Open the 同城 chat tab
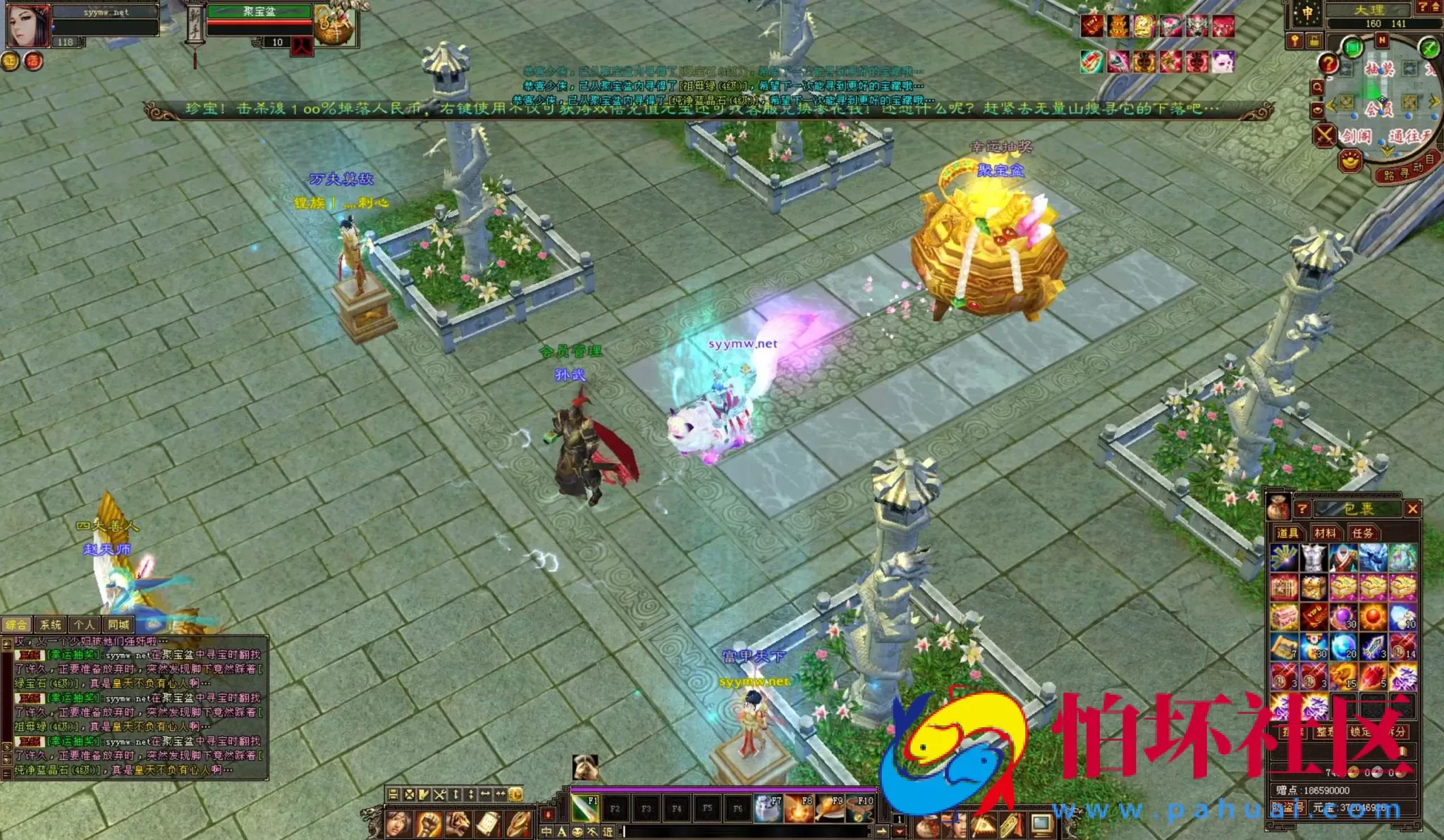The height and width of the screenshot is (840, 1444). (118, 624)
